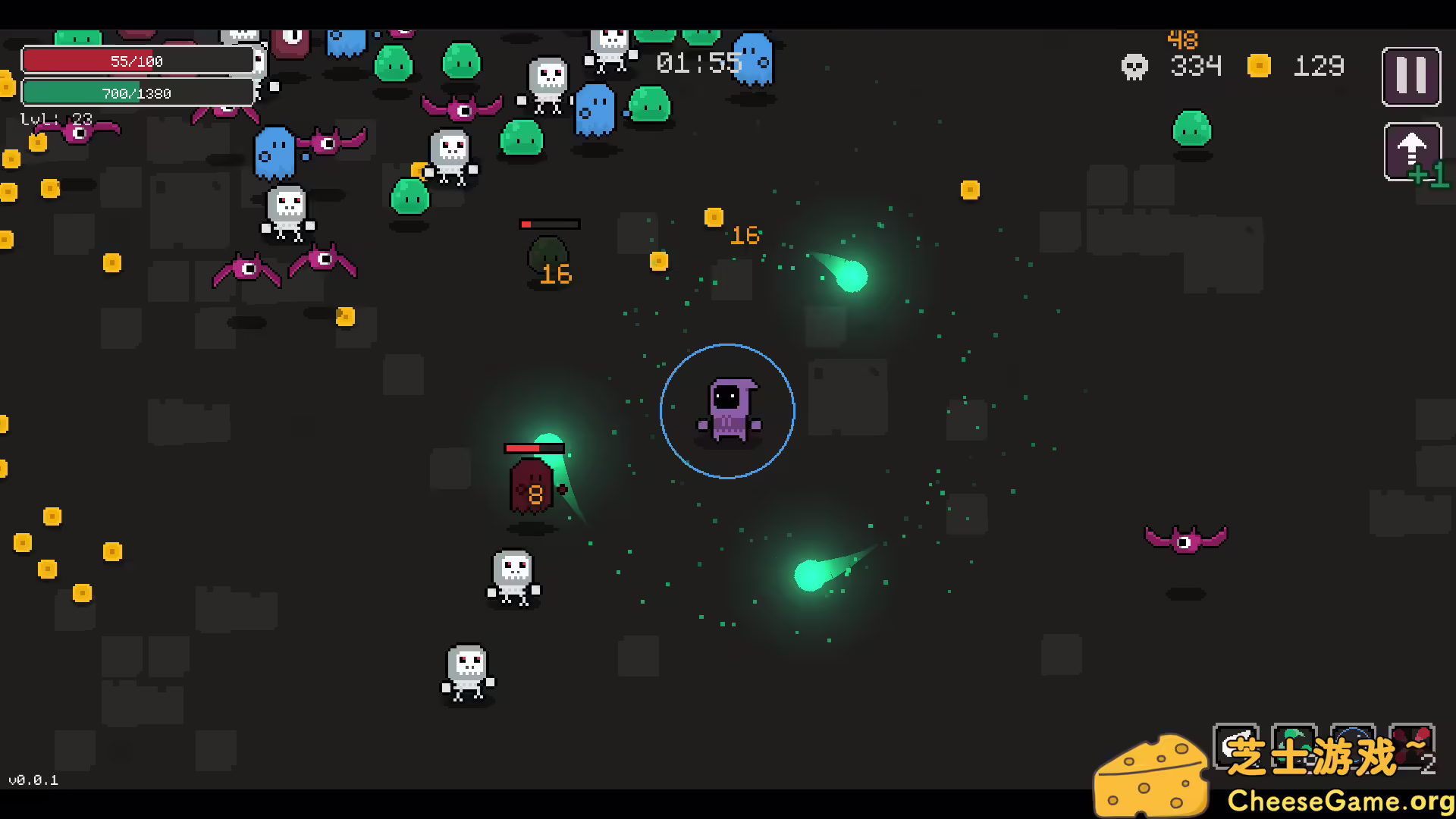Click the gold coin currency icon
Viewport: 1456px width, 819px height.
click(1260, 66)
